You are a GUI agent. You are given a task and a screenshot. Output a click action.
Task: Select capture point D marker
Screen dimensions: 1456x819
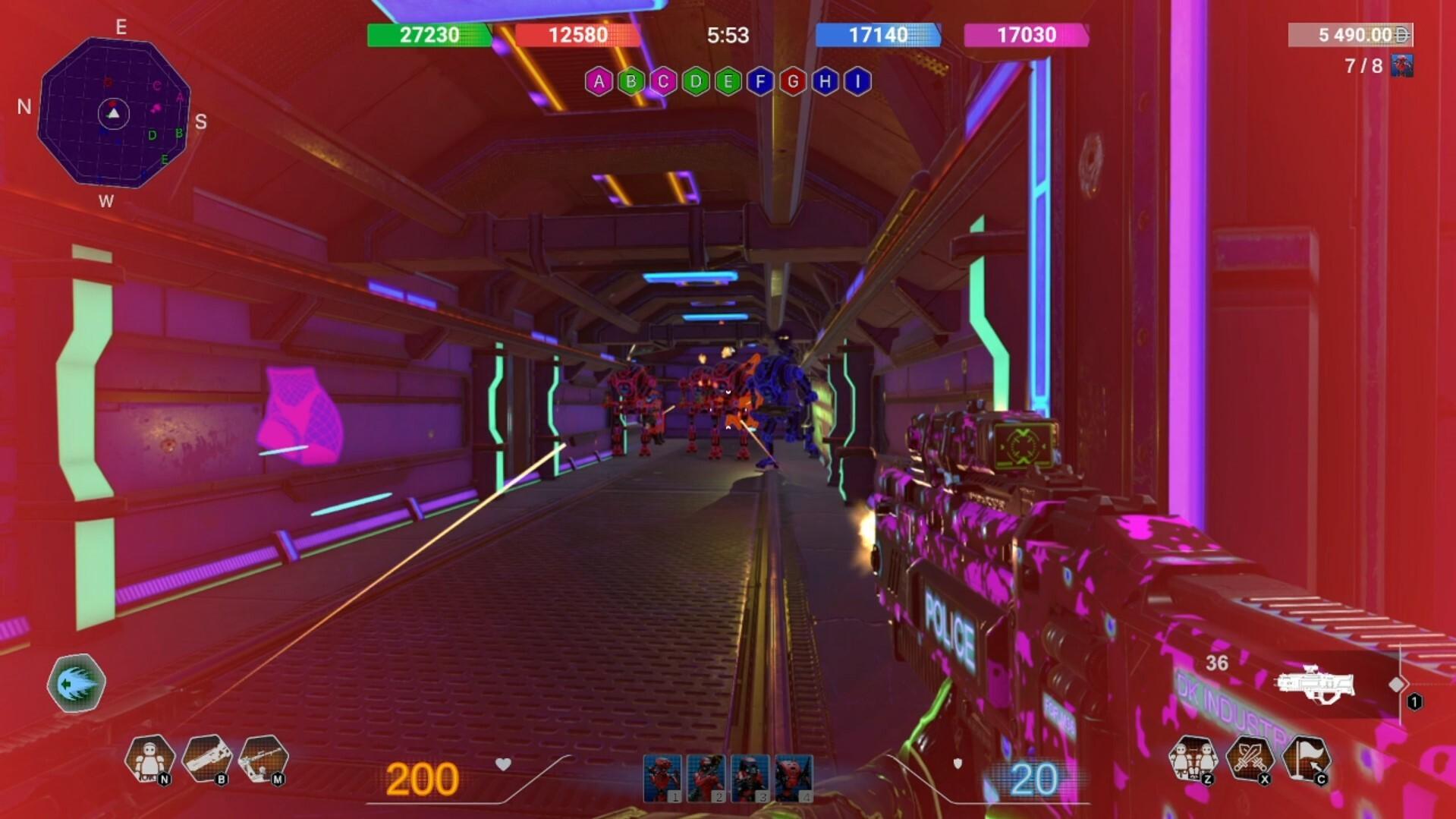coord(696,81)
